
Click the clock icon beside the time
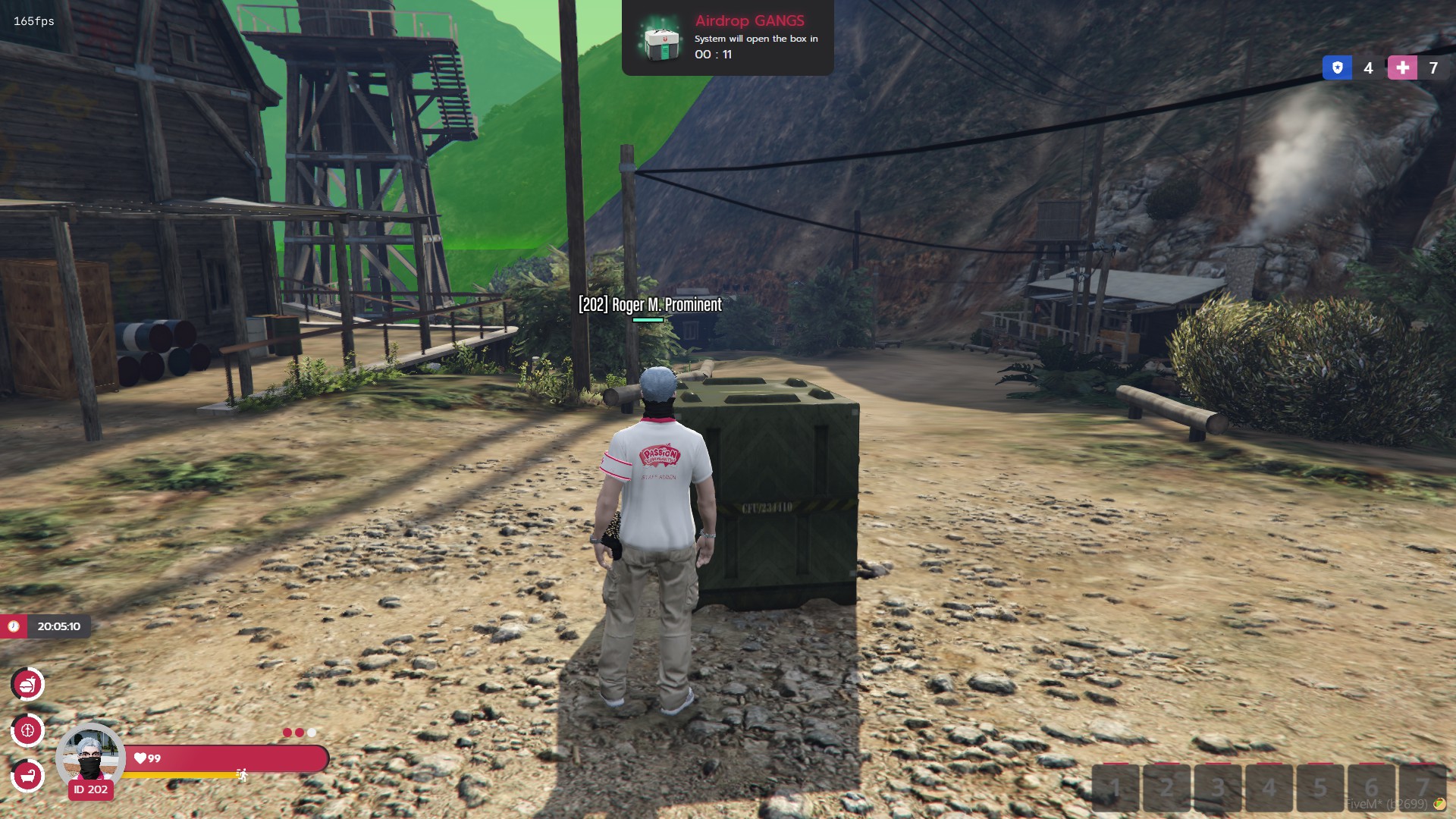14,626
